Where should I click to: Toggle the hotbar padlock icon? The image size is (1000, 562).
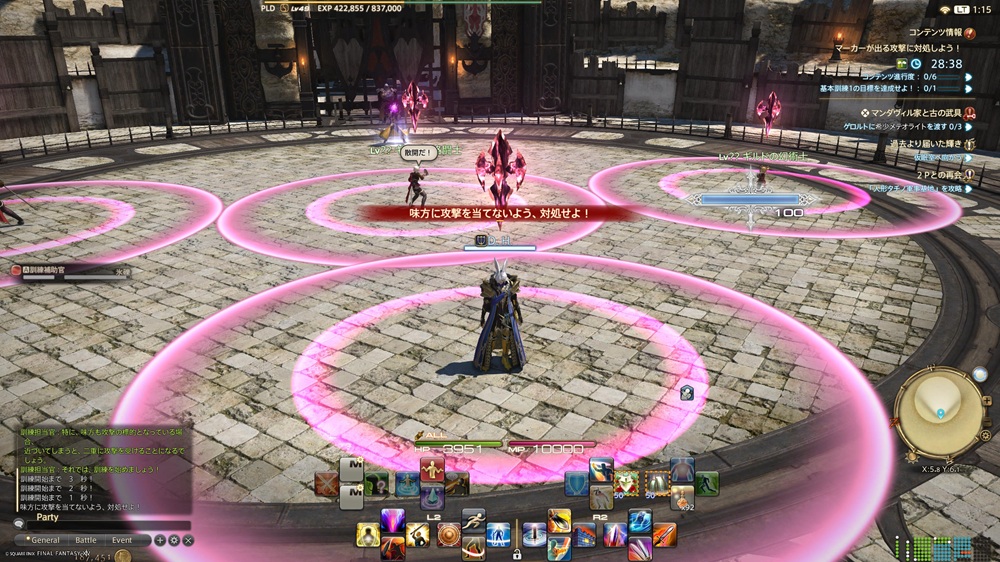[516, 553]
